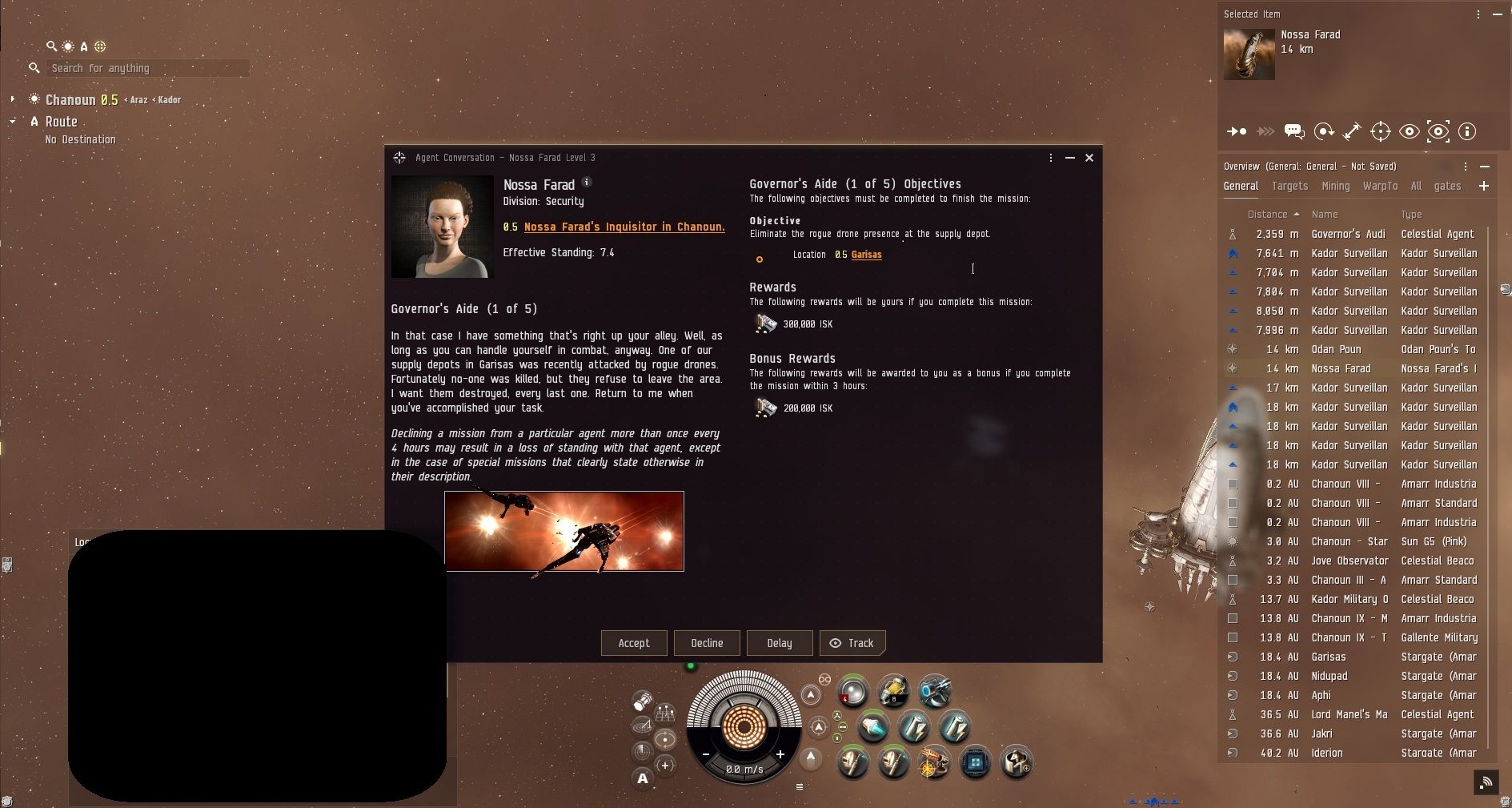The height and width of the screenshot is (808, 1512).
Task: Accept the Governor's Aide mission
Action: pyautogui.click(x=633, y=643)
